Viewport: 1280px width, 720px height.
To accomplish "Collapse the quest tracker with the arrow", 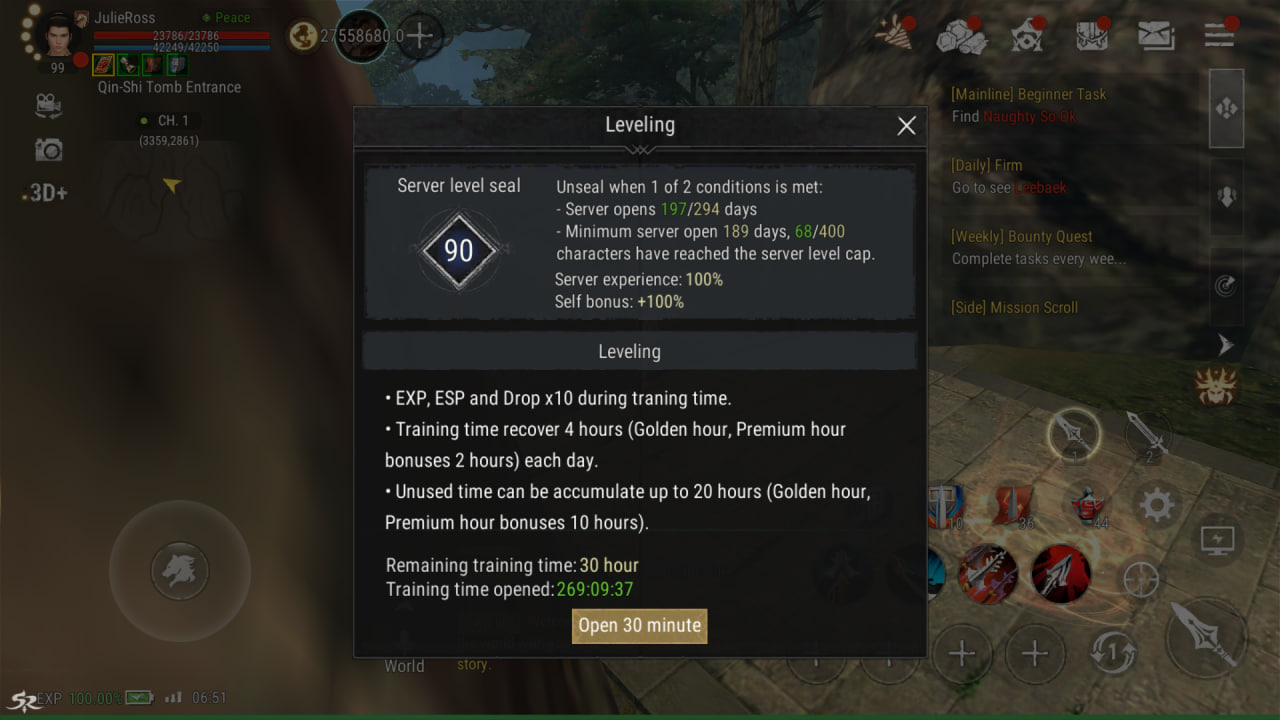I will pyautogui.click(x=1226, y=345).
